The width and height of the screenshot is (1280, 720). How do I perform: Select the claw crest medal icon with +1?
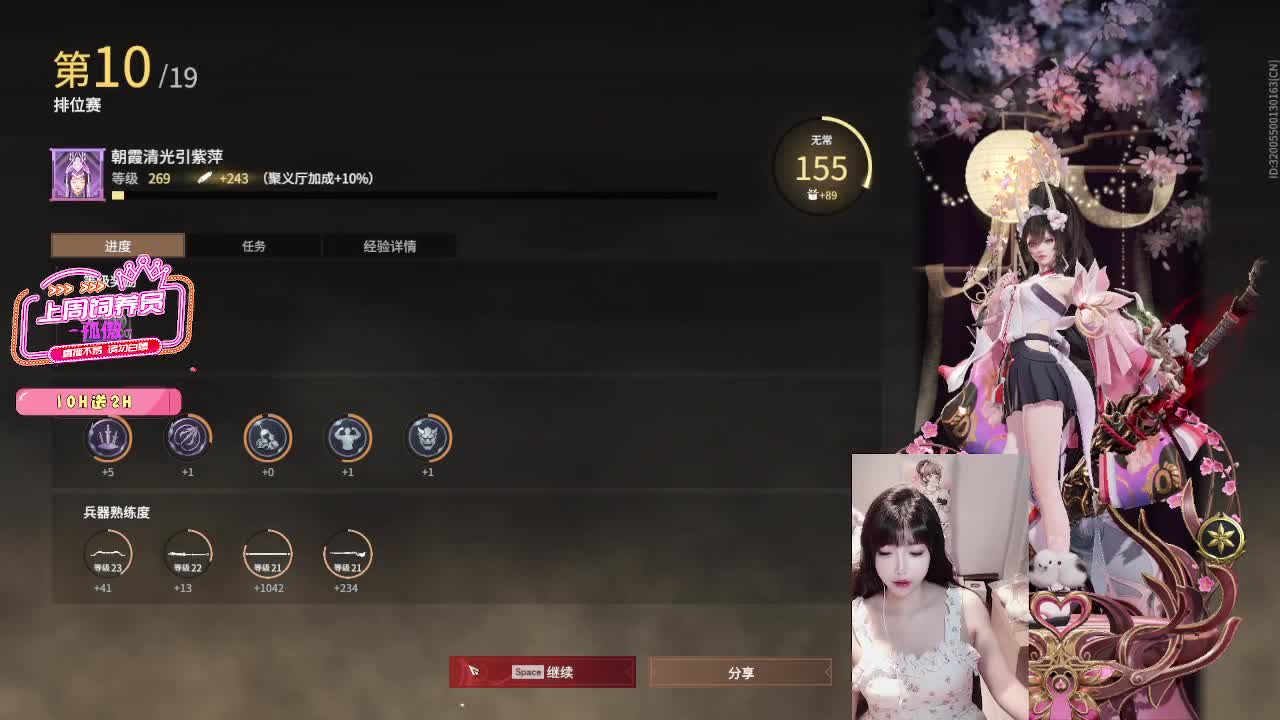click(188, 438)
